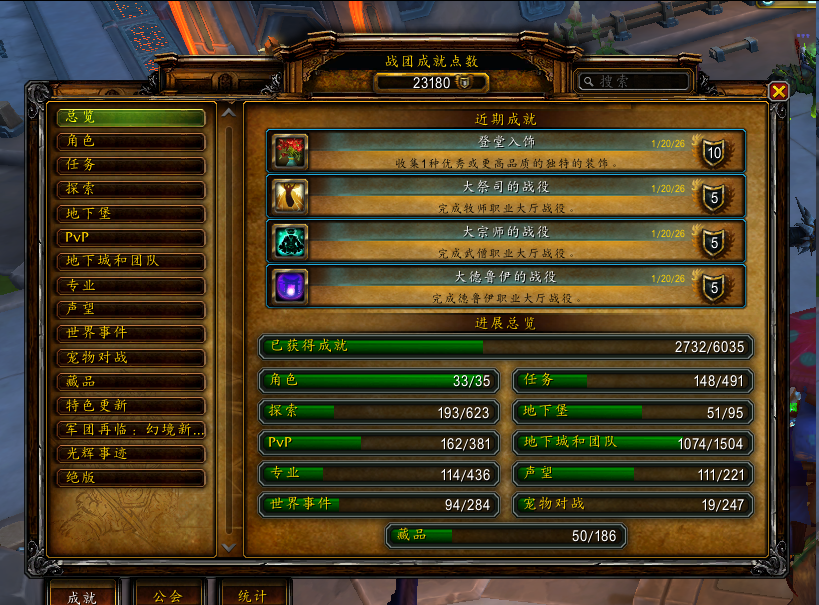The image size is (819, 605).
Task: Open the 声望 progress bar summary
Action: pos(633,473)
